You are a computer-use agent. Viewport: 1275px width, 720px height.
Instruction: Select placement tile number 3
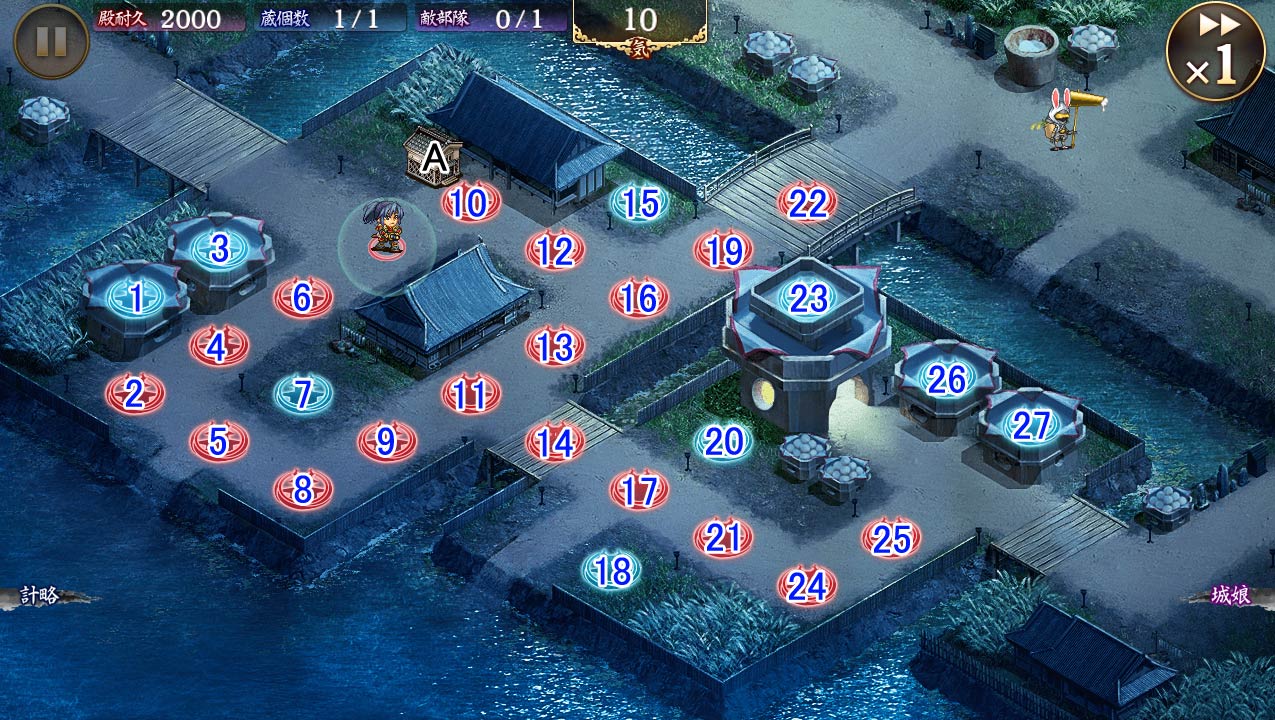click(x=219, y=248)
